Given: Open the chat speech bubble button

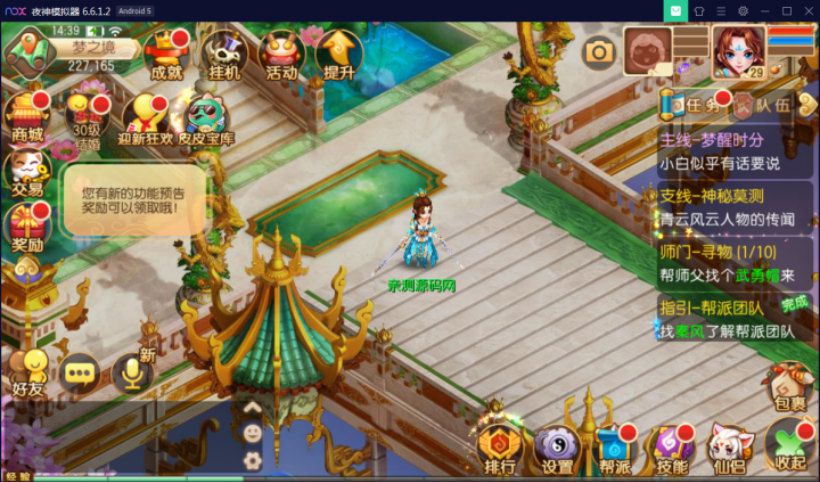Looking at the screenshot, I should click(80, 373).
